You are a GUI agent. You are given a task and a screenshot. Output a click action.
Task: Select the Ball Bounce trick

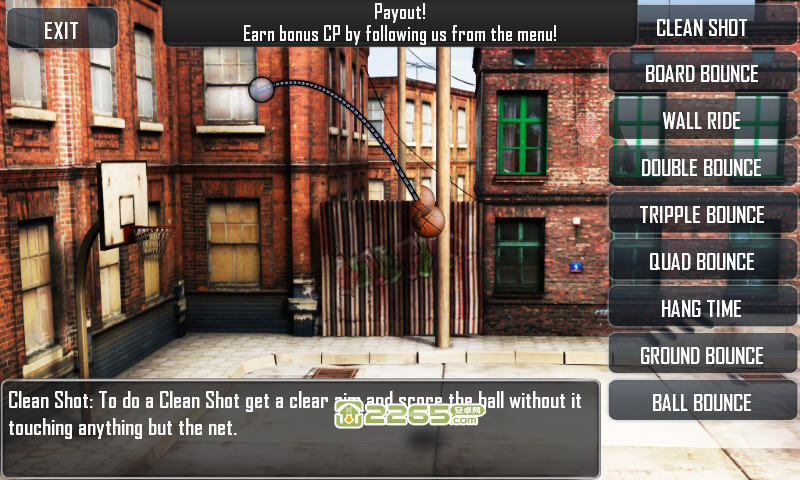pyautogui.click(x=702, y=403)
